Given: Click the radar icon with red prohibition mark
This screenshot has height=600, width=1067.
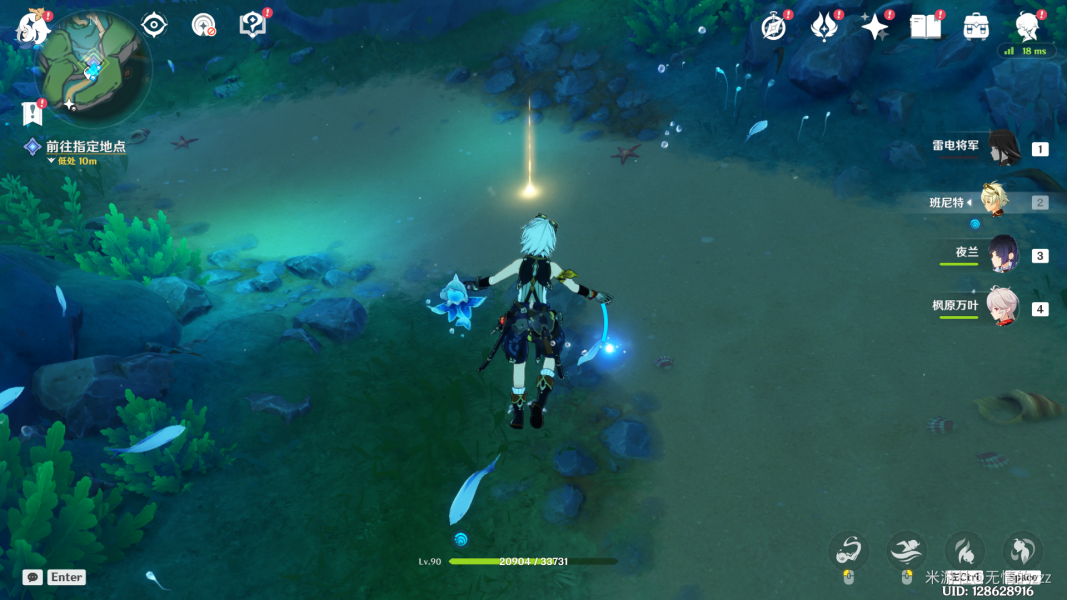Looking at the screenshot, I should tap(204, 25).
